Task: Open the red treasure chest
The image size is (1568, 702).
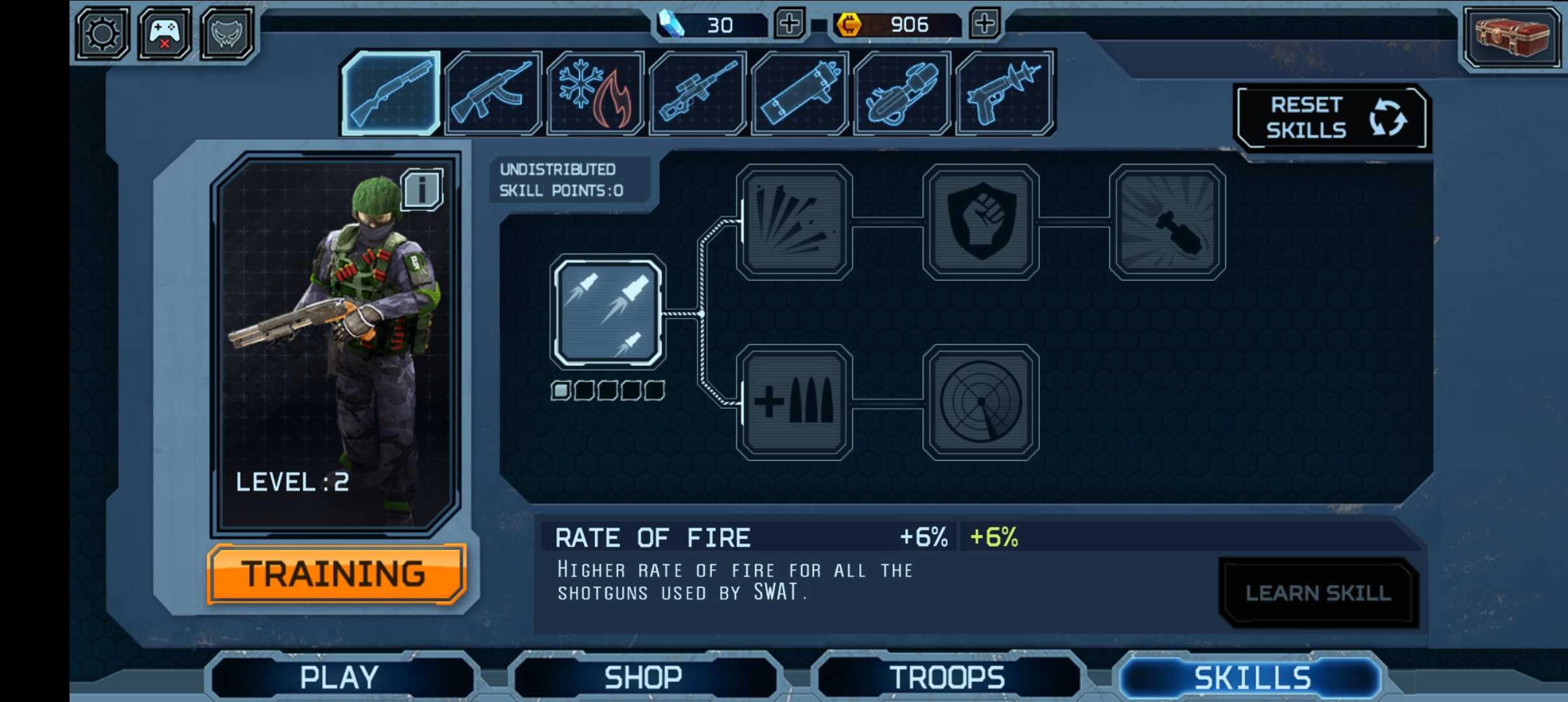Action: click(x=1511, y=36)
